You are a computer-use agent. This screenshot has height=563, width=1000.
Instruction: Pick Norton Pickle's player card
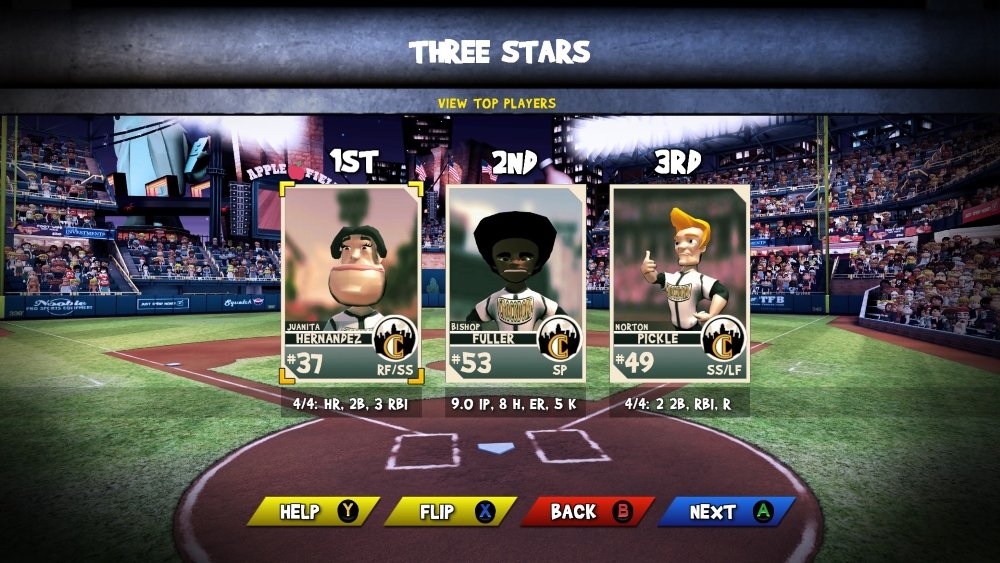679,284
